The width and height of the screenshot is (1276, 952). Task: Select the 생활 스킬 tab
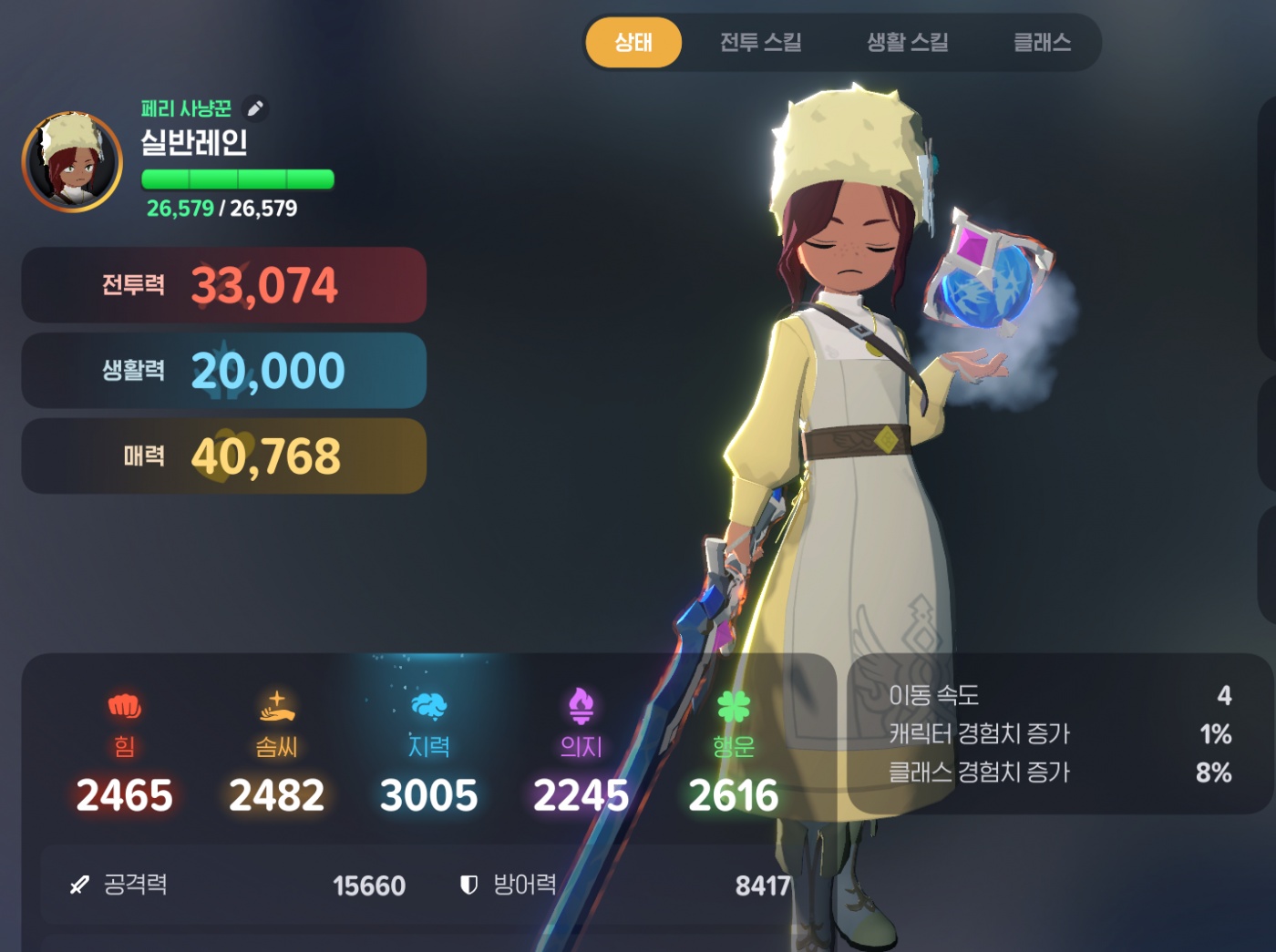907,43
